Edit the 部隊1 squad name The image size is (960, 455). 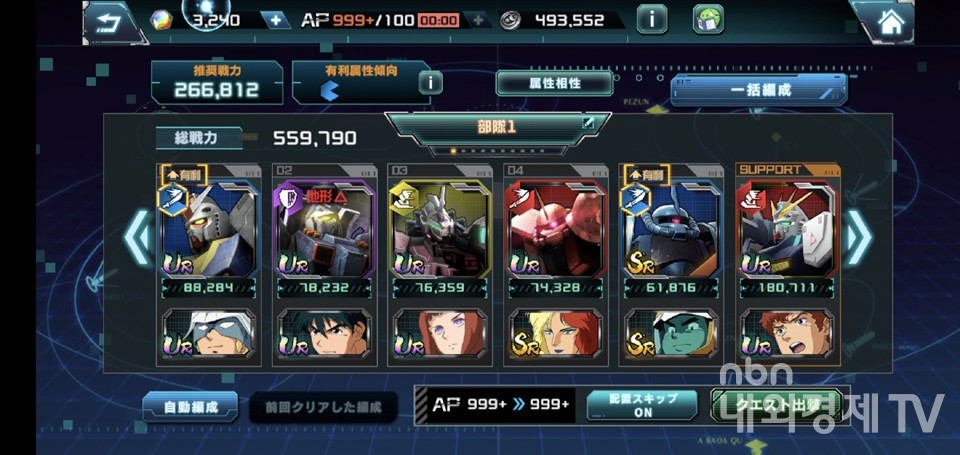[x=589, y=124]
